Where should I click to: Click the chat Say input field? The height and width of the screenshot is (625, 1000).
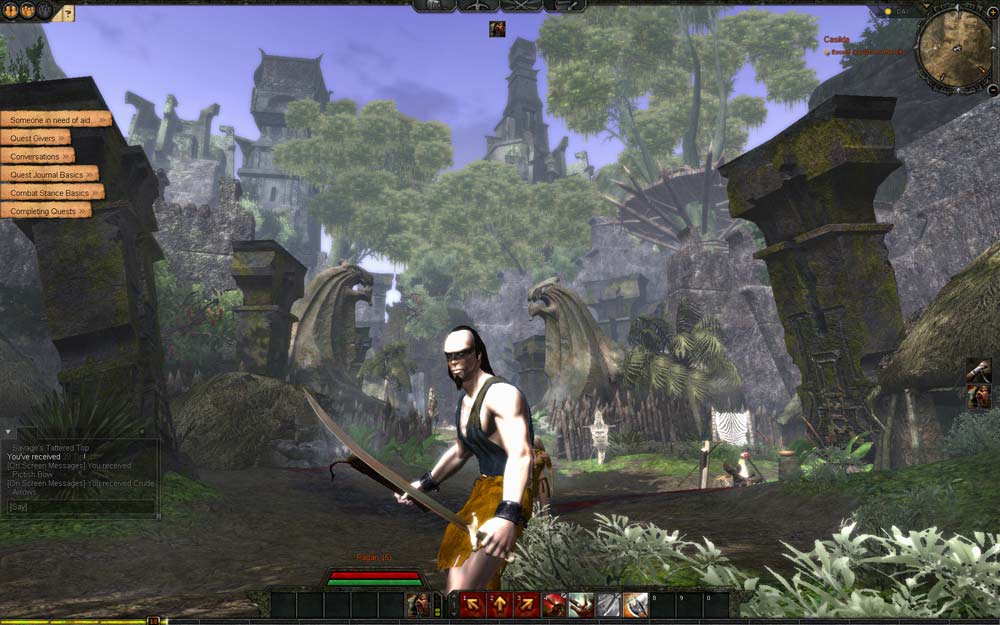tap(80, 507)
